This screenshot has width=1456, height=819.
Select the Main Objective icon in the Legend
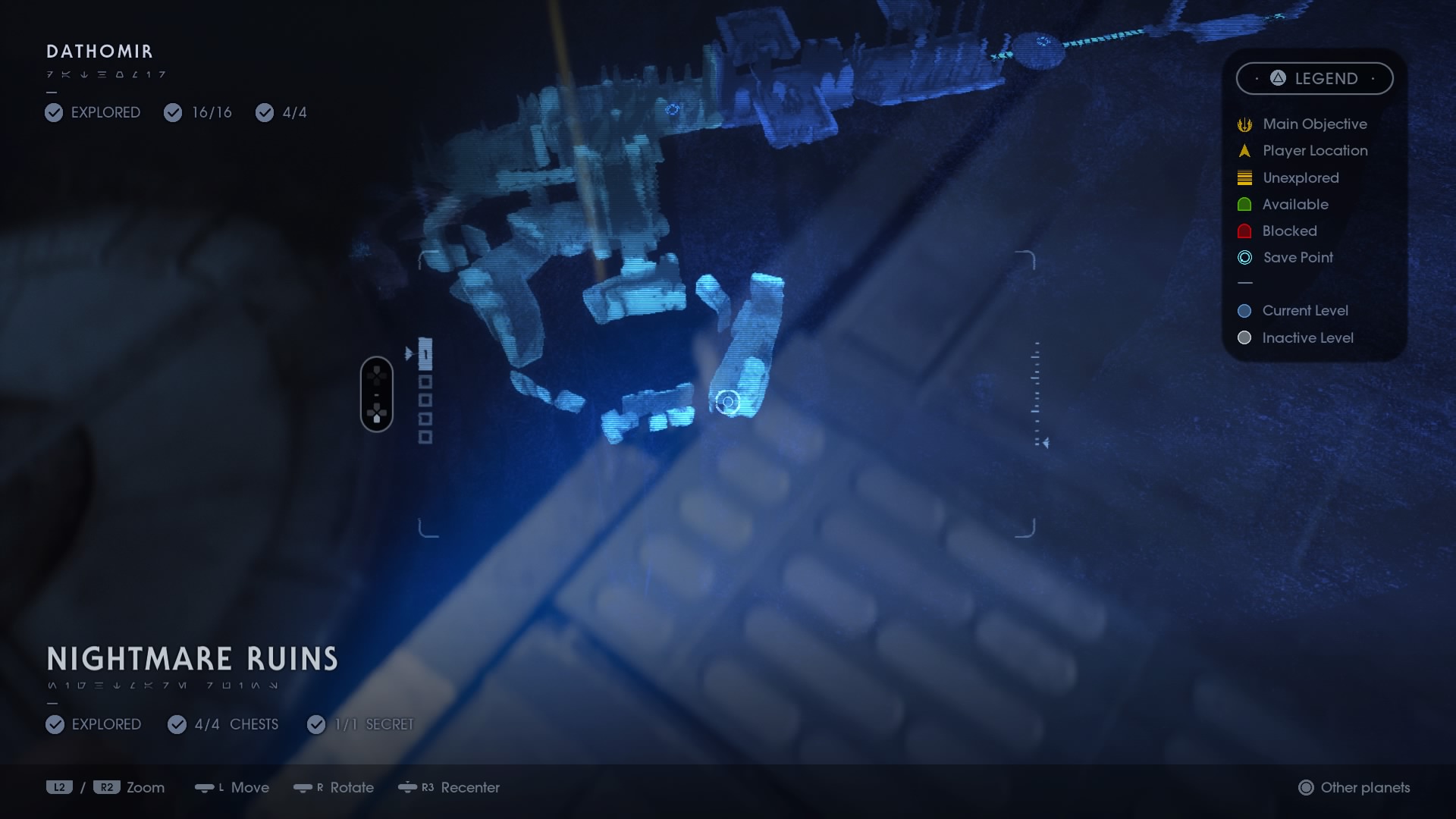point(1244,124)
